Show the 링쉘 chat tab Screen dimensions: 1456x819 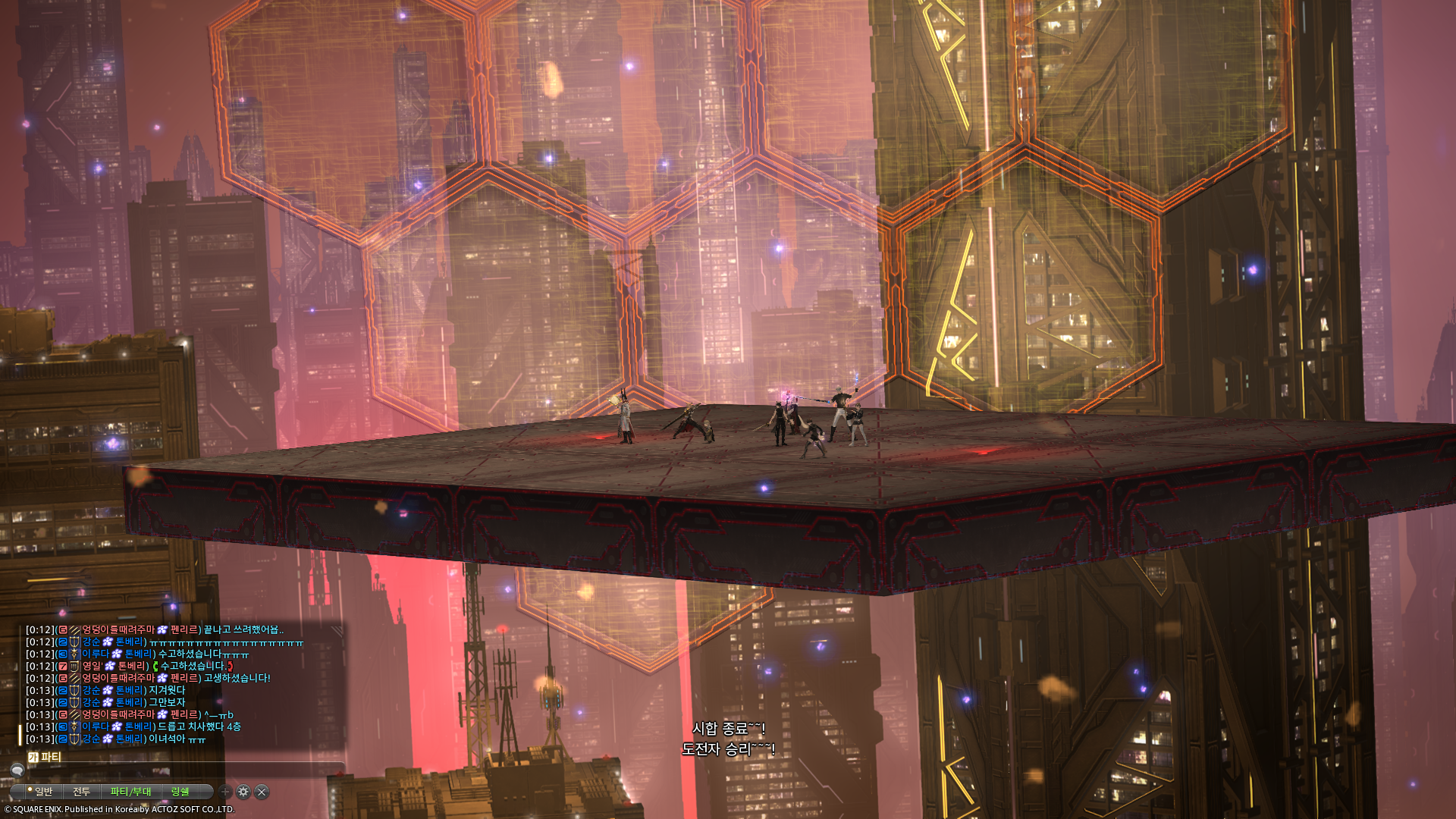pos(180,792)
